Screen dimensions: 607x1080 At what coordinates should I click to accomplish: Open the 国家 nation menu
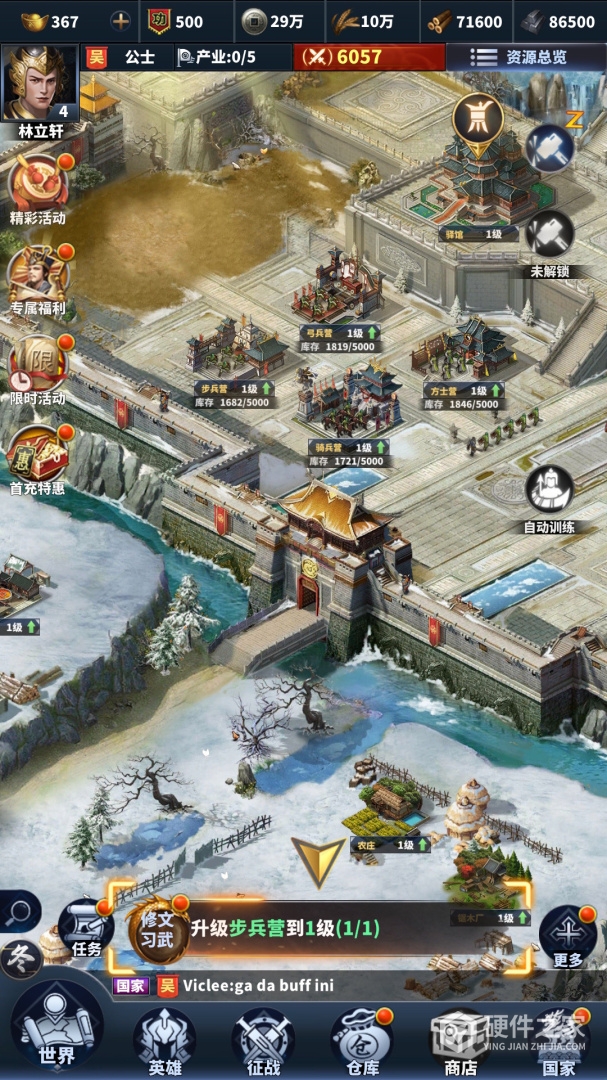(x=559, y=1040)
